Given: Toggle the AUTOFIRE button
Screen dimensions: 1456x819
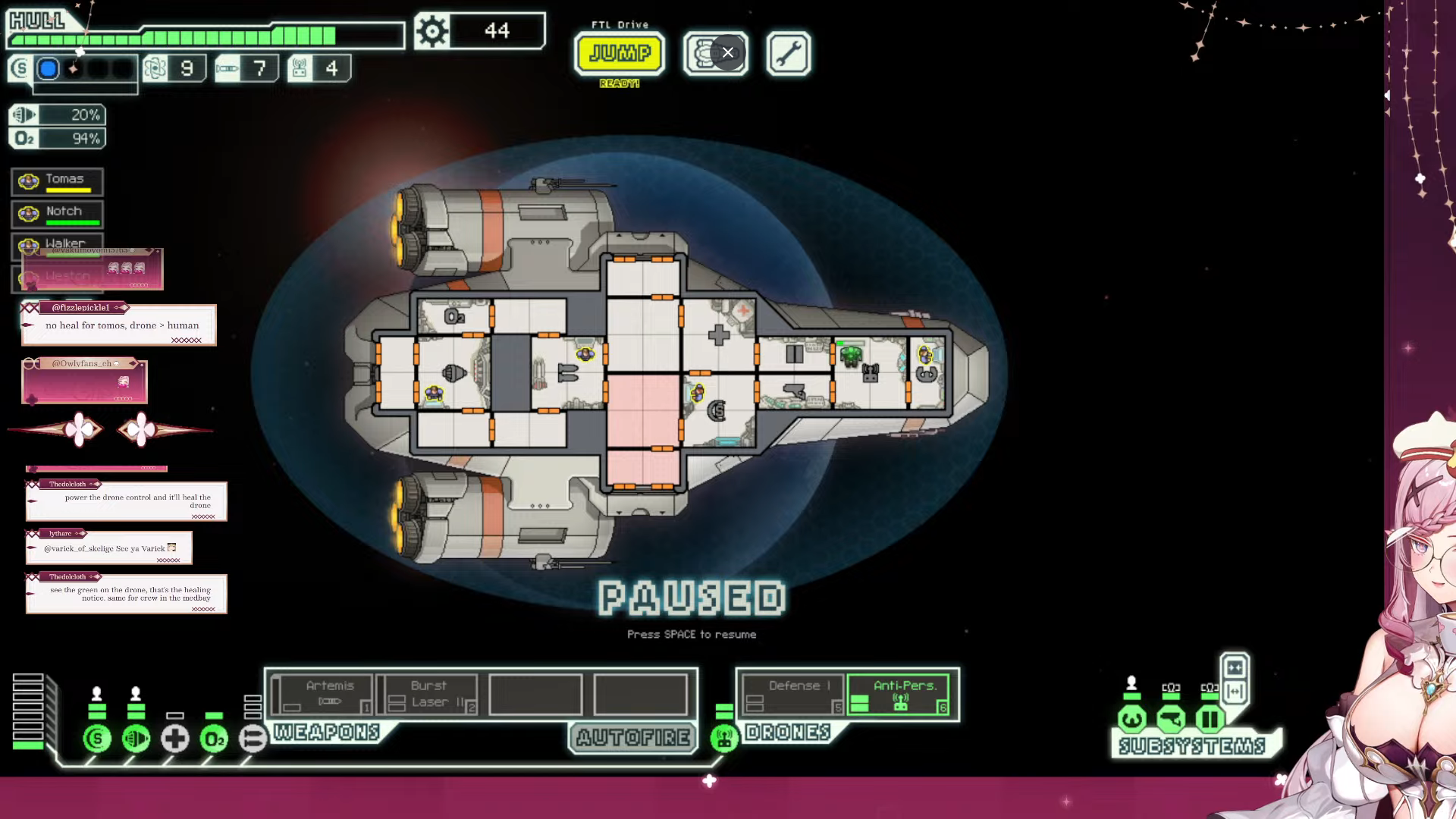Looking at the screenshot, I should (x=633, y=737).
